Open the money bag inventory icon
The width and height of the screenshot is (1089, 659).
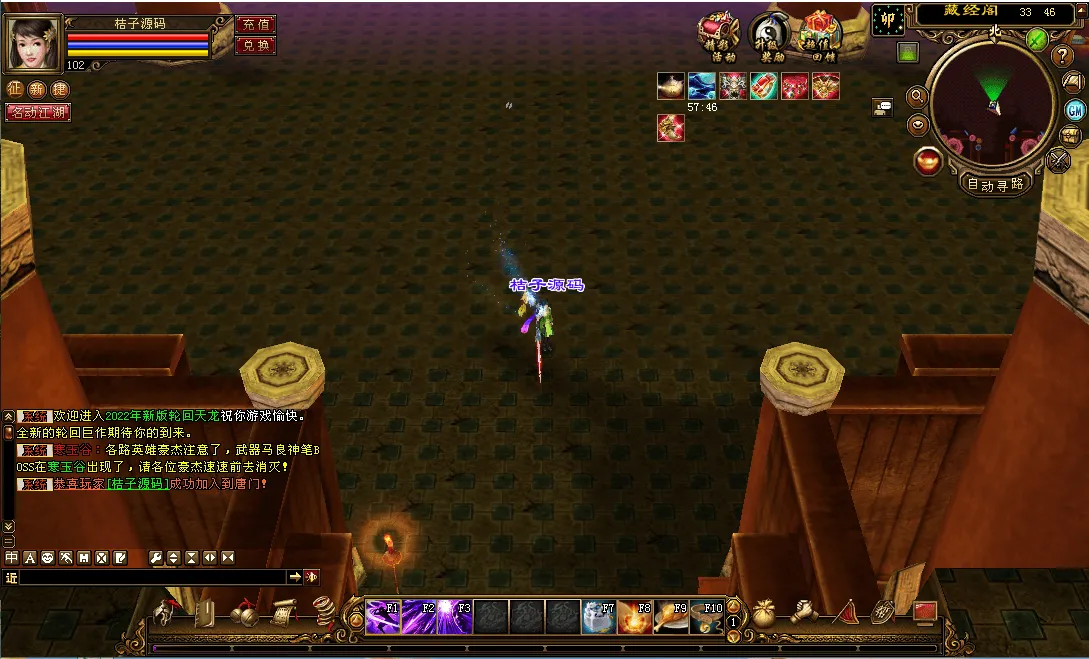(765, 612)
